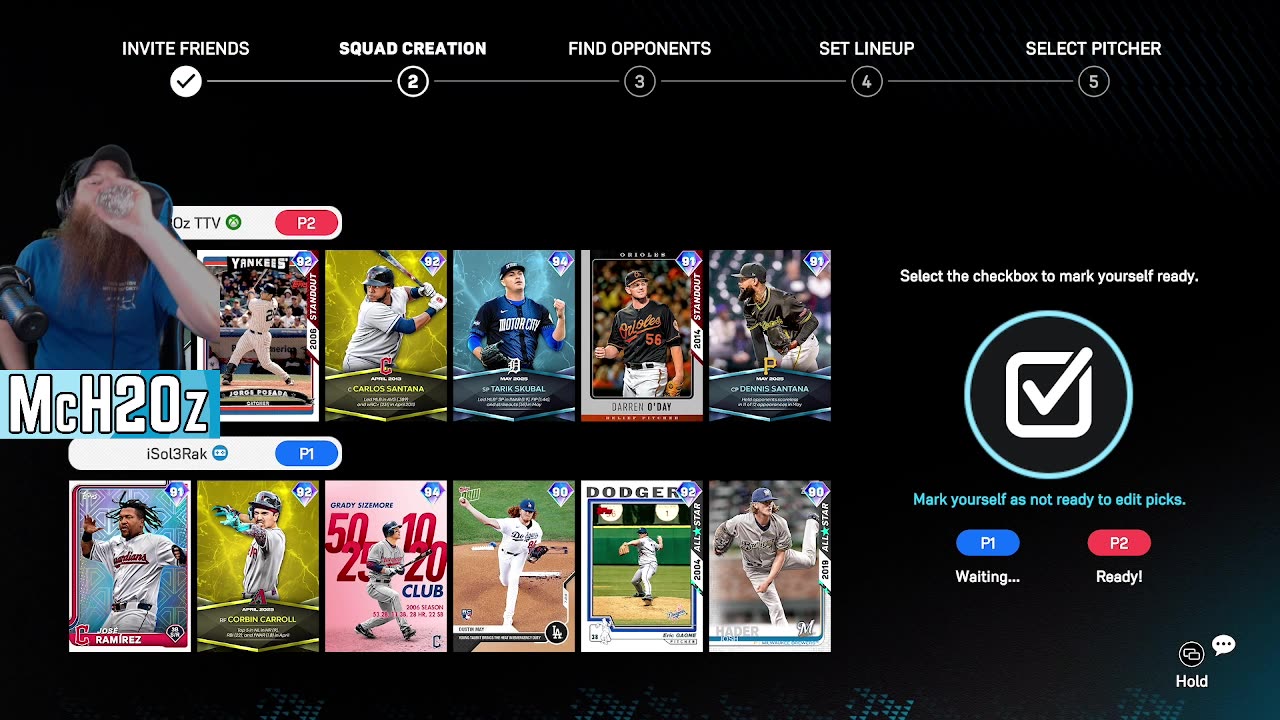Go to the Invite Friends step
The width and height of the screenshot is (1280, 720).
(186, 82)
